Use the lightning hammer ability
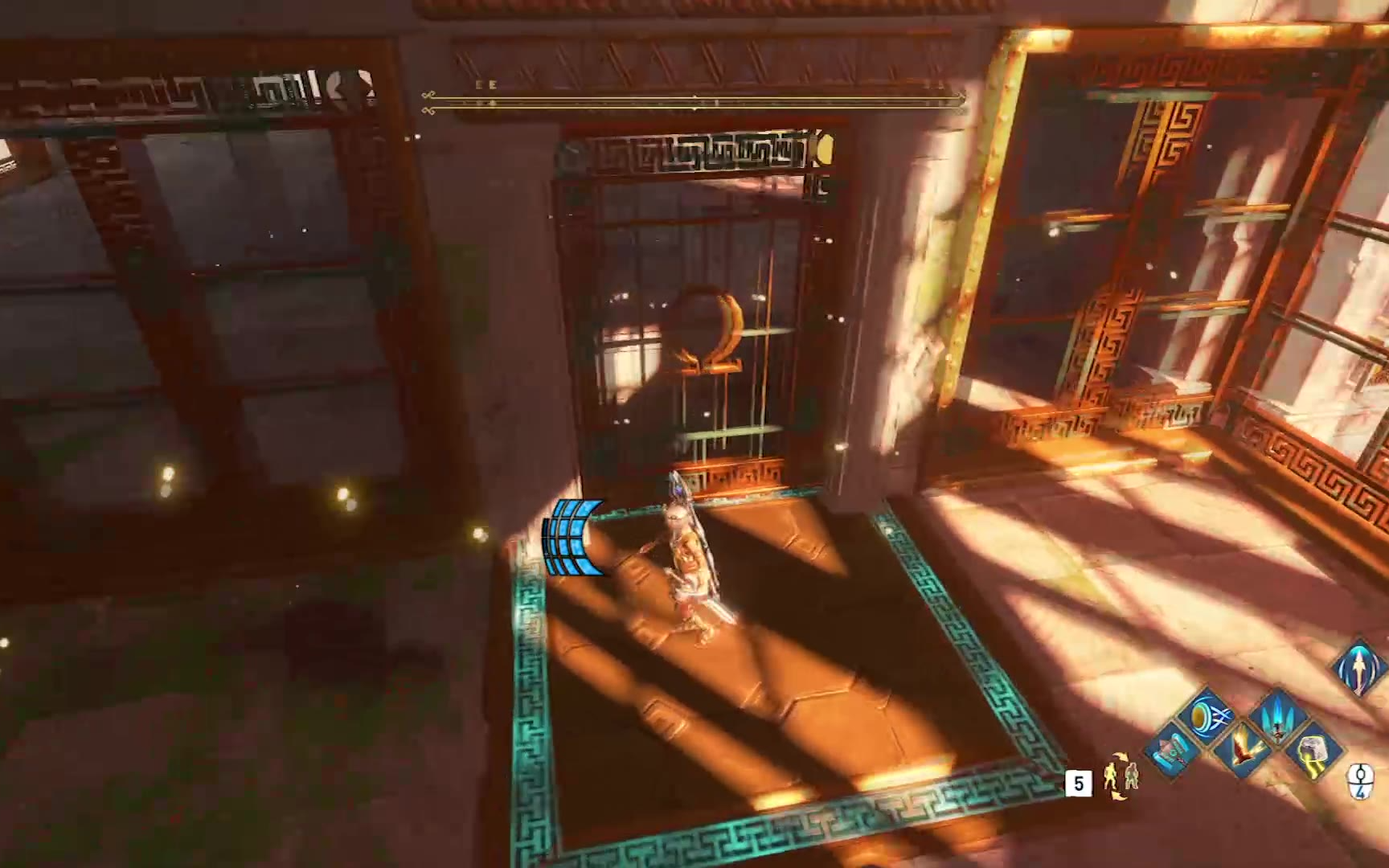 point(1313,753)
